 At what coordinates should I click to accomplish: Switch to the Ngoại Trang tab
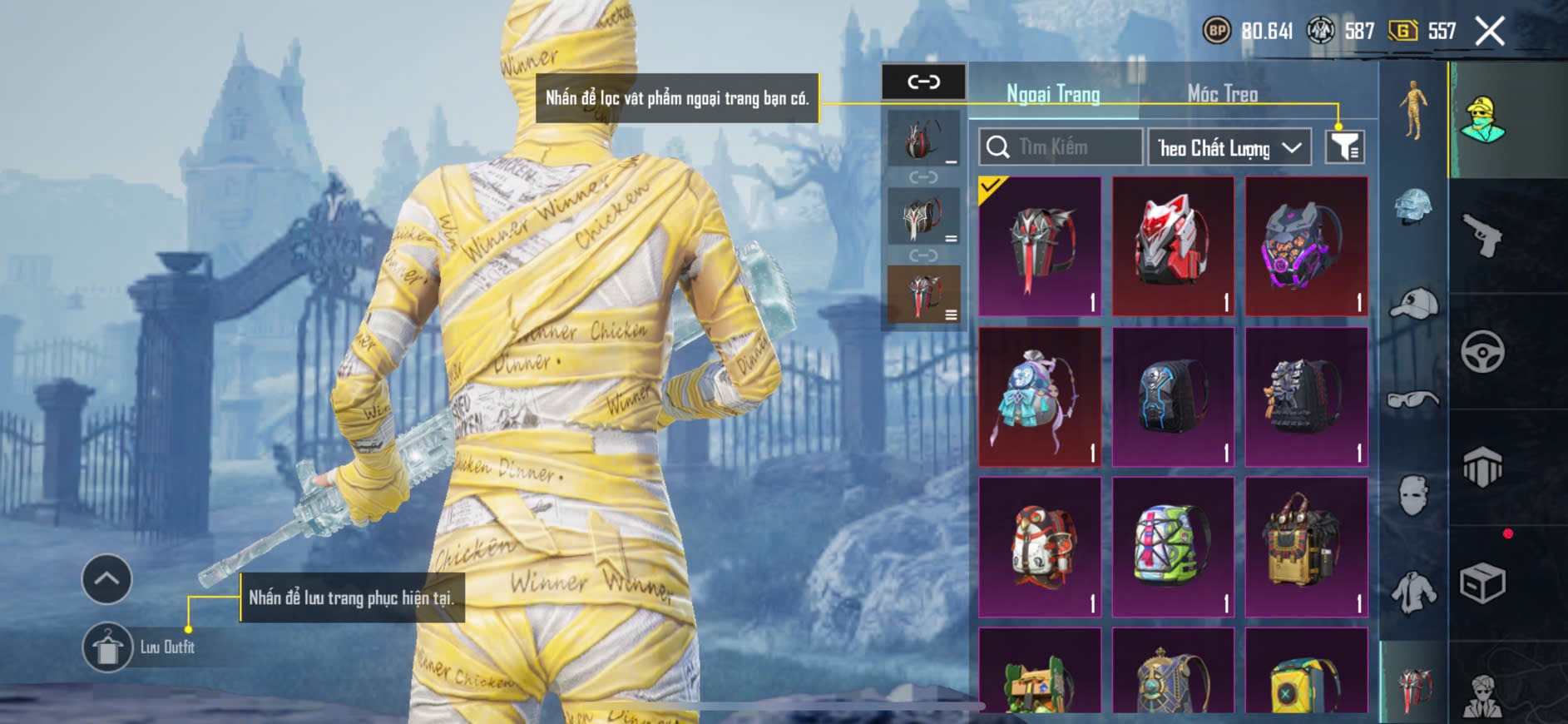[1053, 94]
